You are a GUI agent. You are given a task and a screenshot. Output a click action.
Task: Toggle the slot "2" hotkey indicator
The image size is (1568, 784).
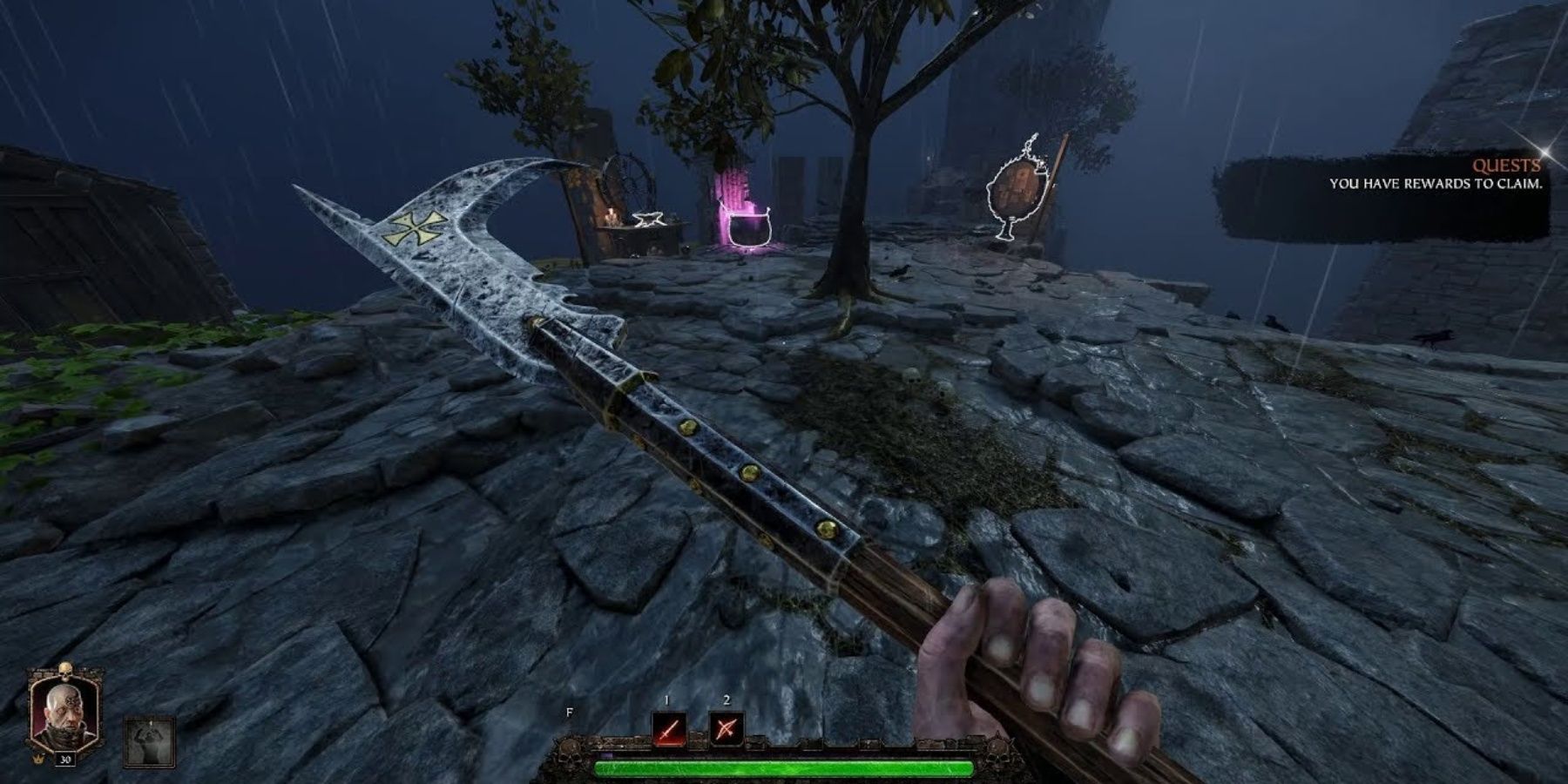pos(726,700)
